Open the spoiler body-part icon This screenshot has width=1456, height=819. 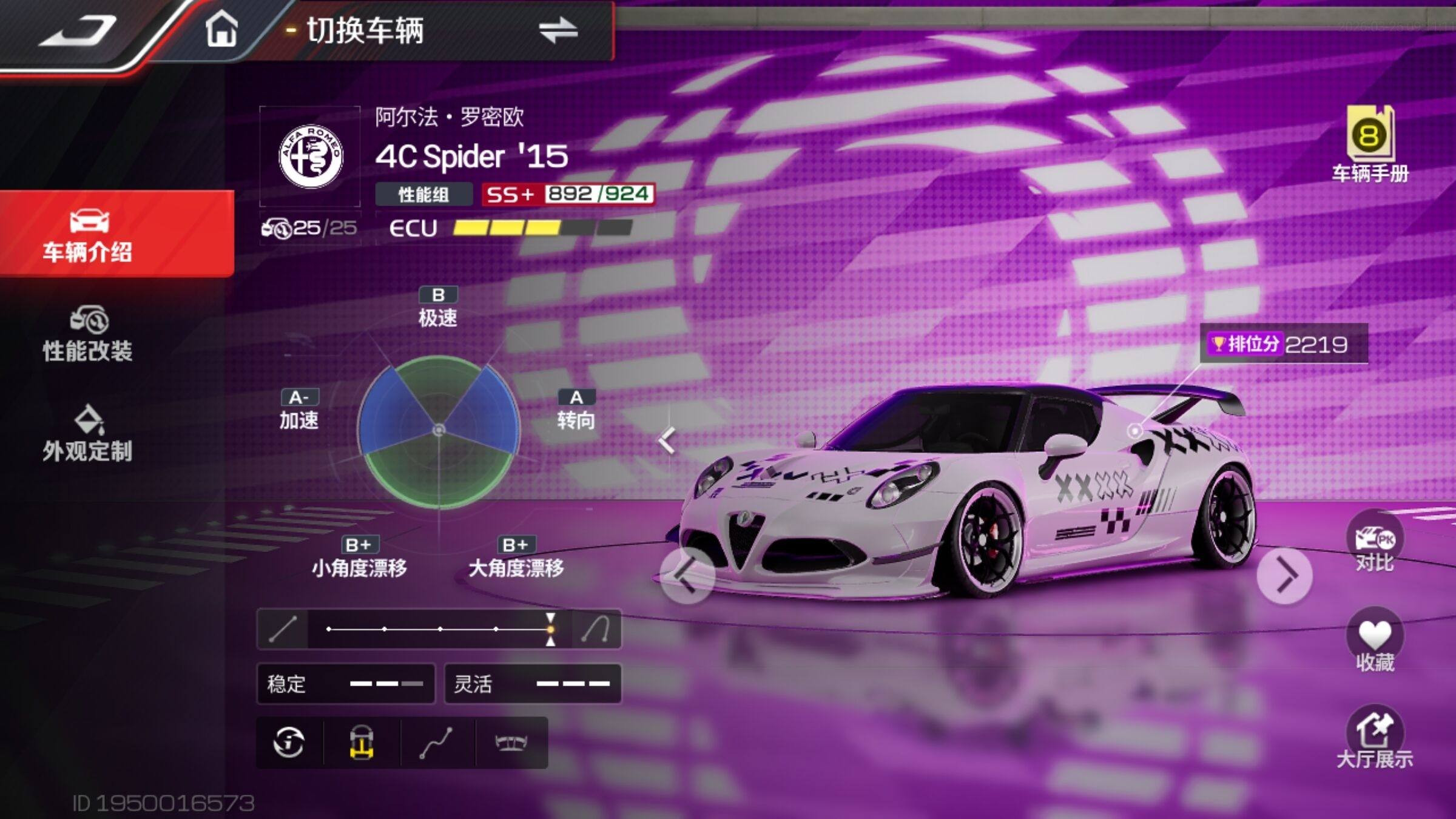(x=511, y=743)
